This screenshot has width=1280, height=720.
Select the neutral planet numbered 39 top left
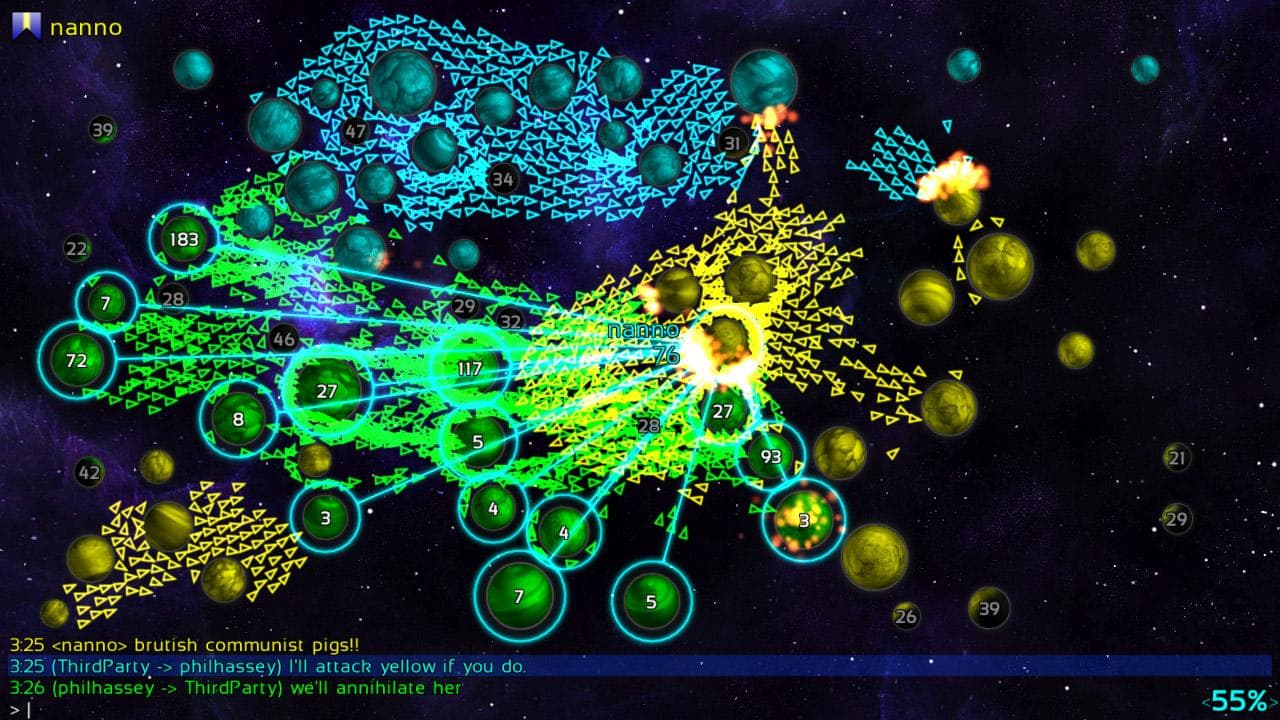click(x=100, y=130)
